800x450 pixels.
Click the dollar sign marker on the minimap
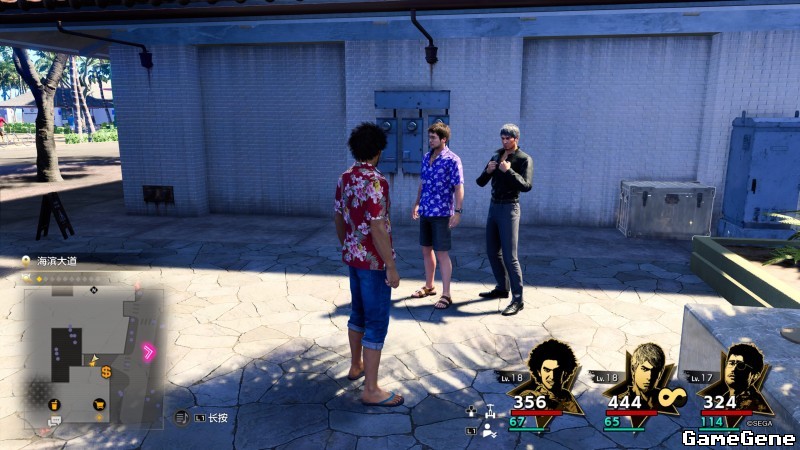tap(106, 371)
